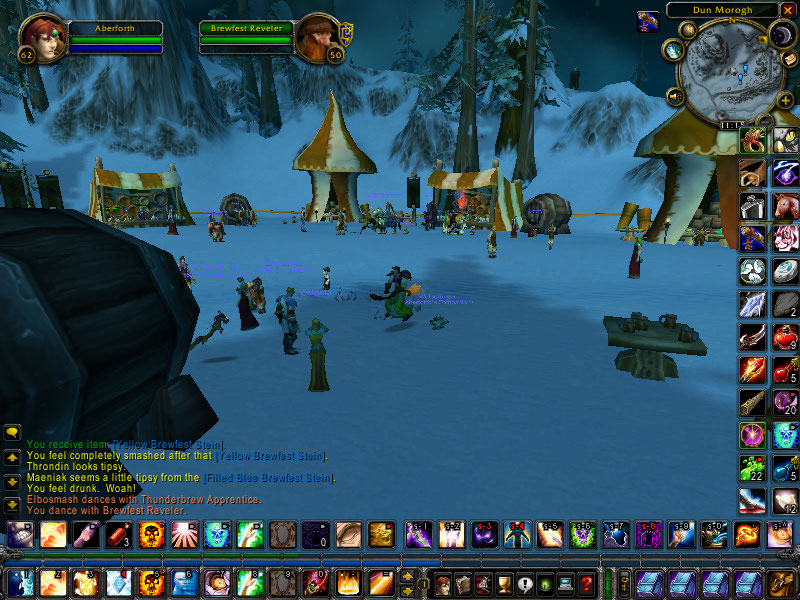The height and width of the screenshot is (600, 800).
Task: Open the character info micro button
Action: (x=443, y=583)
